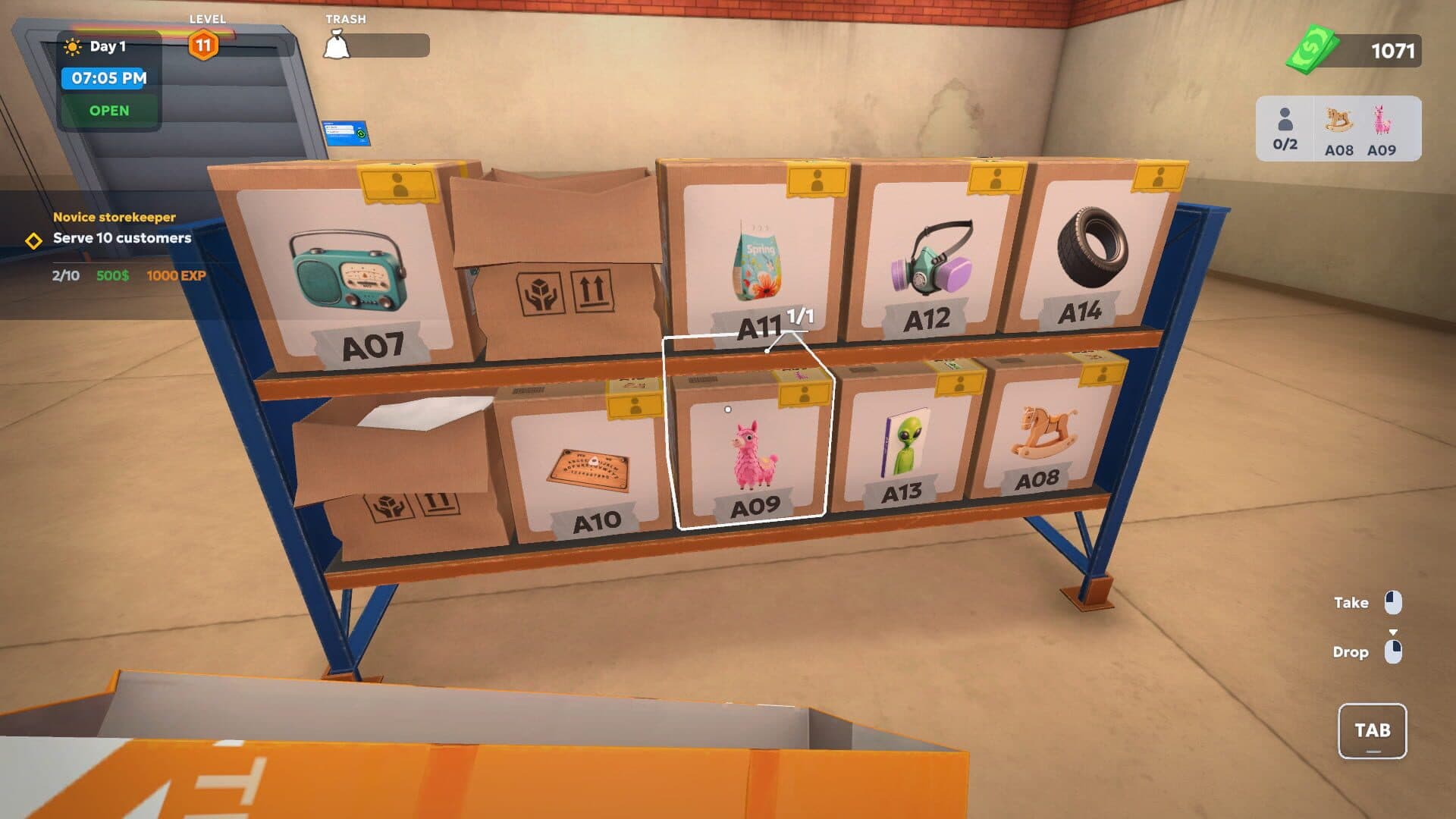This screenshot has height=819, width=1456.
Task: Click the small Drop arrow indicator
Action: pos(1394,629)
